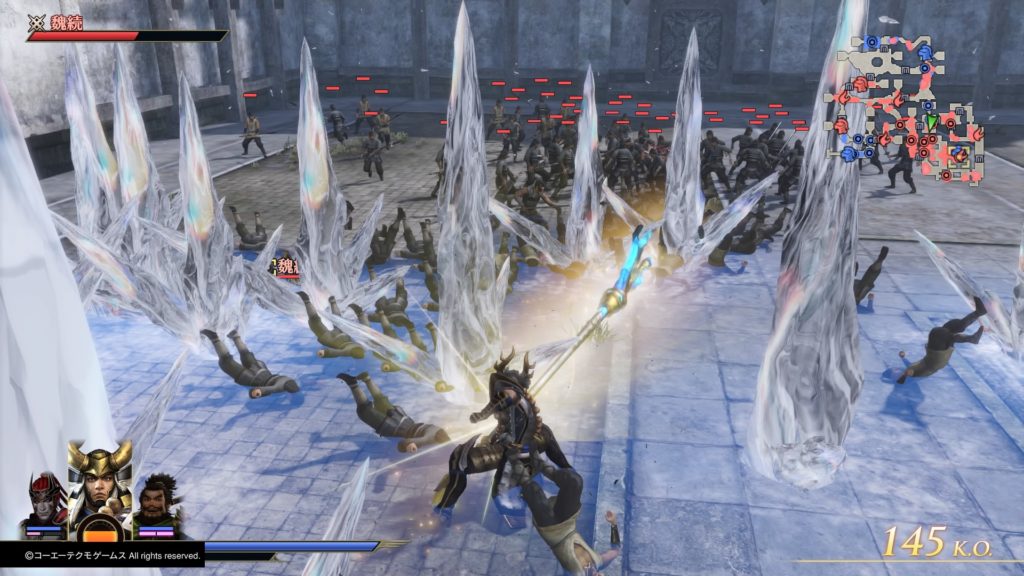Switch to the red-masked warrior portrait
This screenshot has height=576, width=1024.
(45, 501)
